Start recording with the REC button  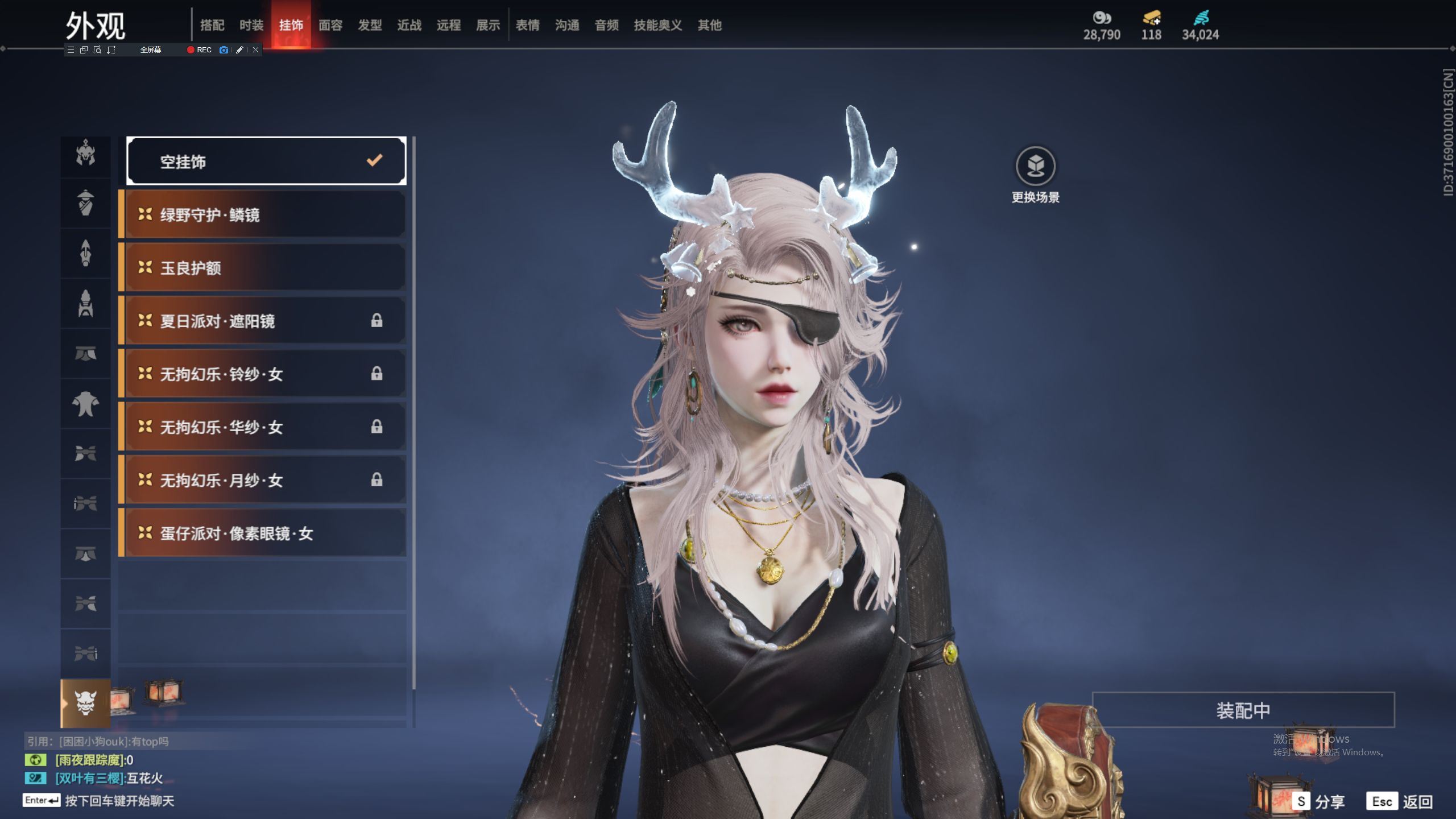pyautogui.click(x=199, y=50)
